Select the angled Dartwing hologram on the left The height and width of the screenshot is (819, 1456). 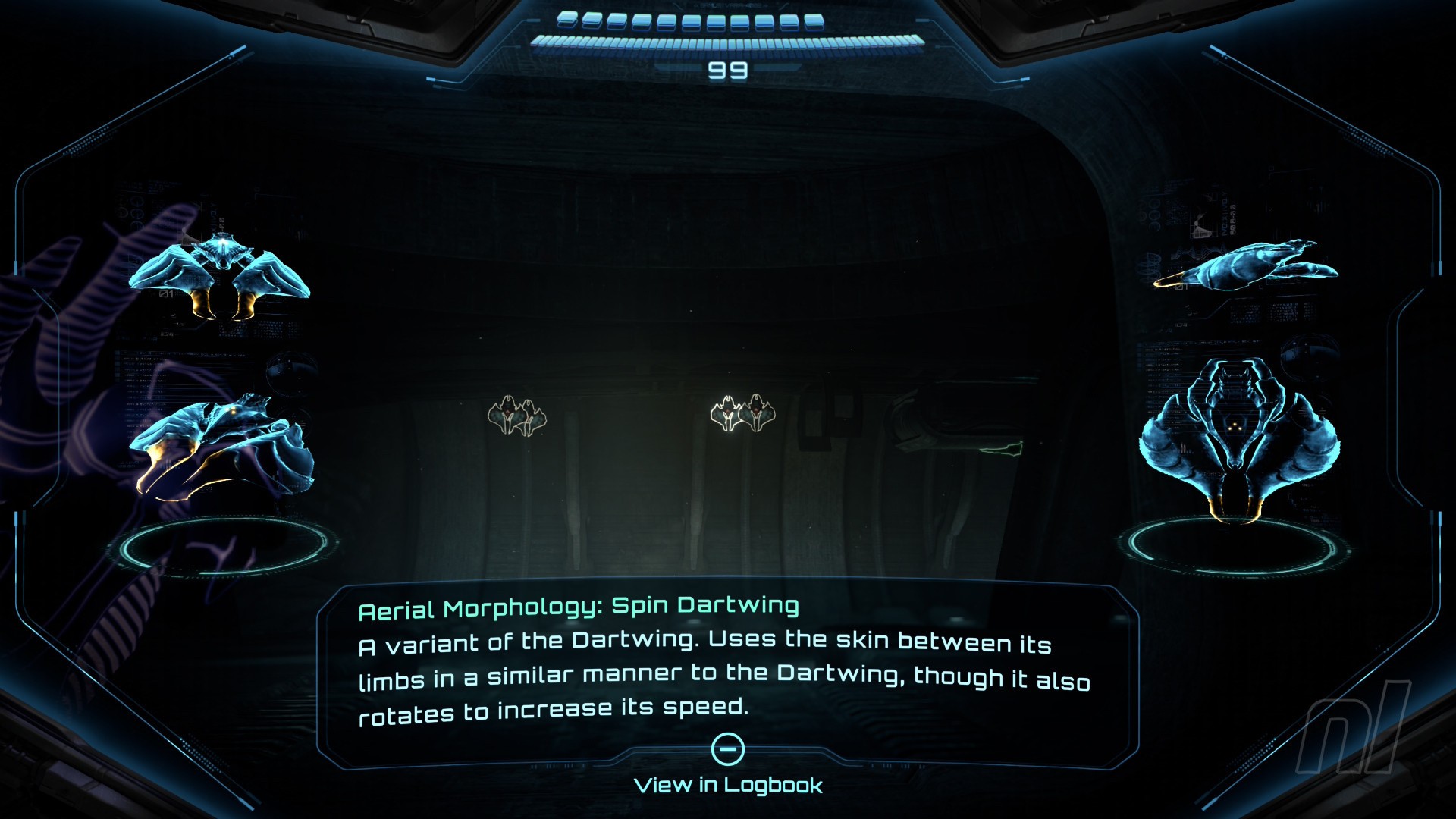point(222,447)
